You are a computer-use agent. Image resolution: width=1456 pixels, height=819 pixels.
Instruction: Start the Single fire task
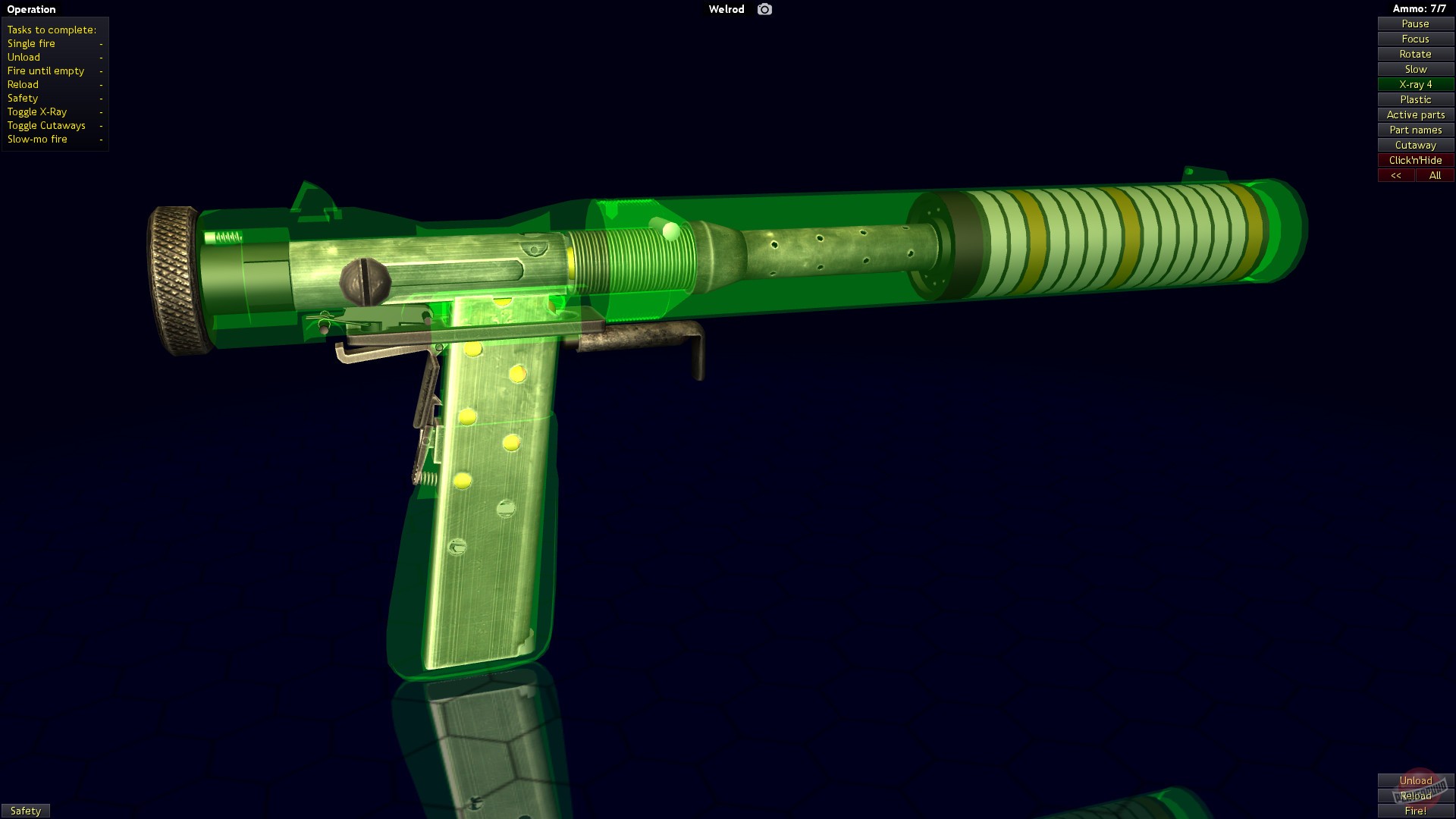coord(30,43)
